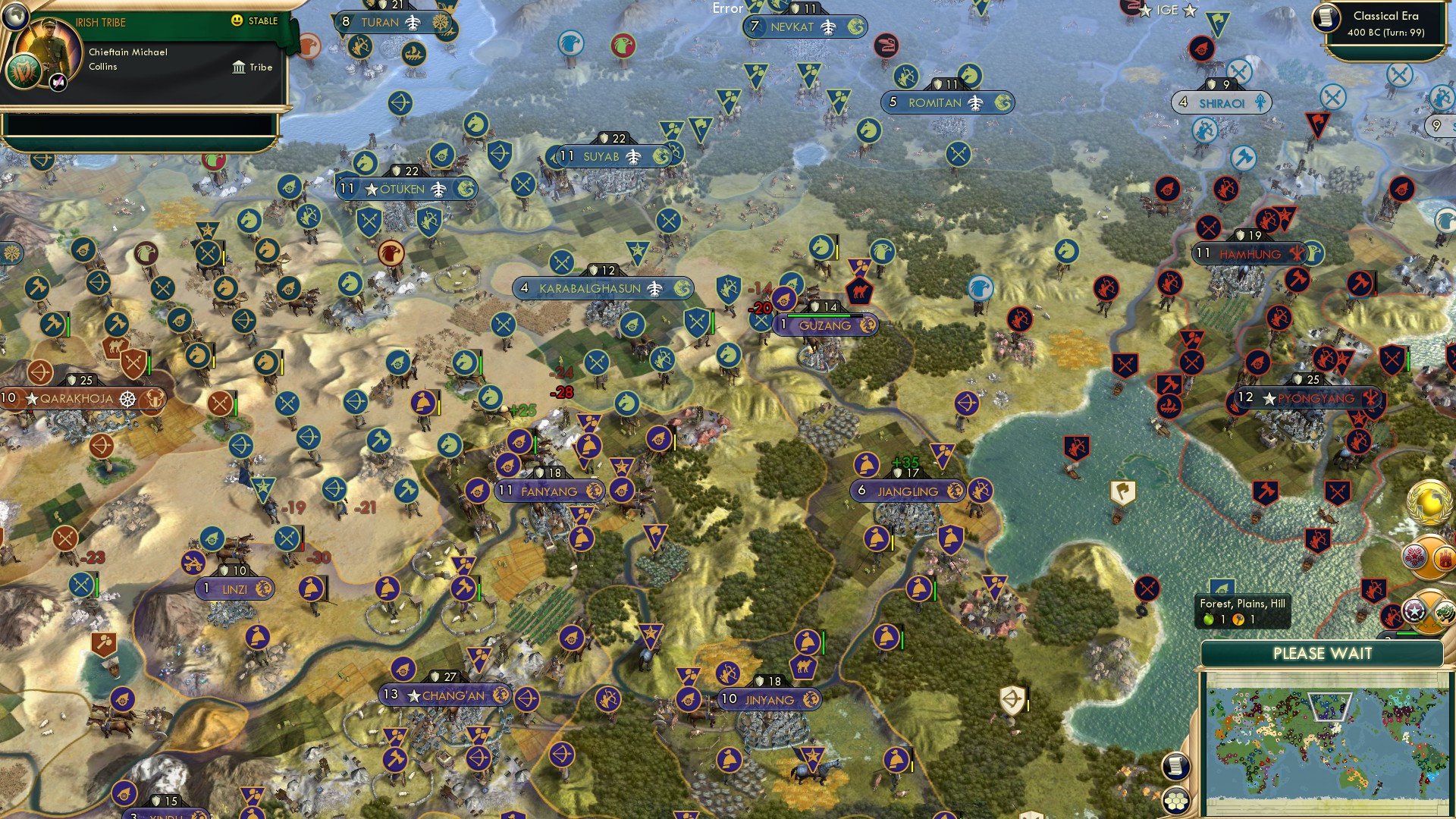Open the city-state meeting notification bubble
The height and width of the screenshot is (819, 1456).
[x=1429, y=557]
